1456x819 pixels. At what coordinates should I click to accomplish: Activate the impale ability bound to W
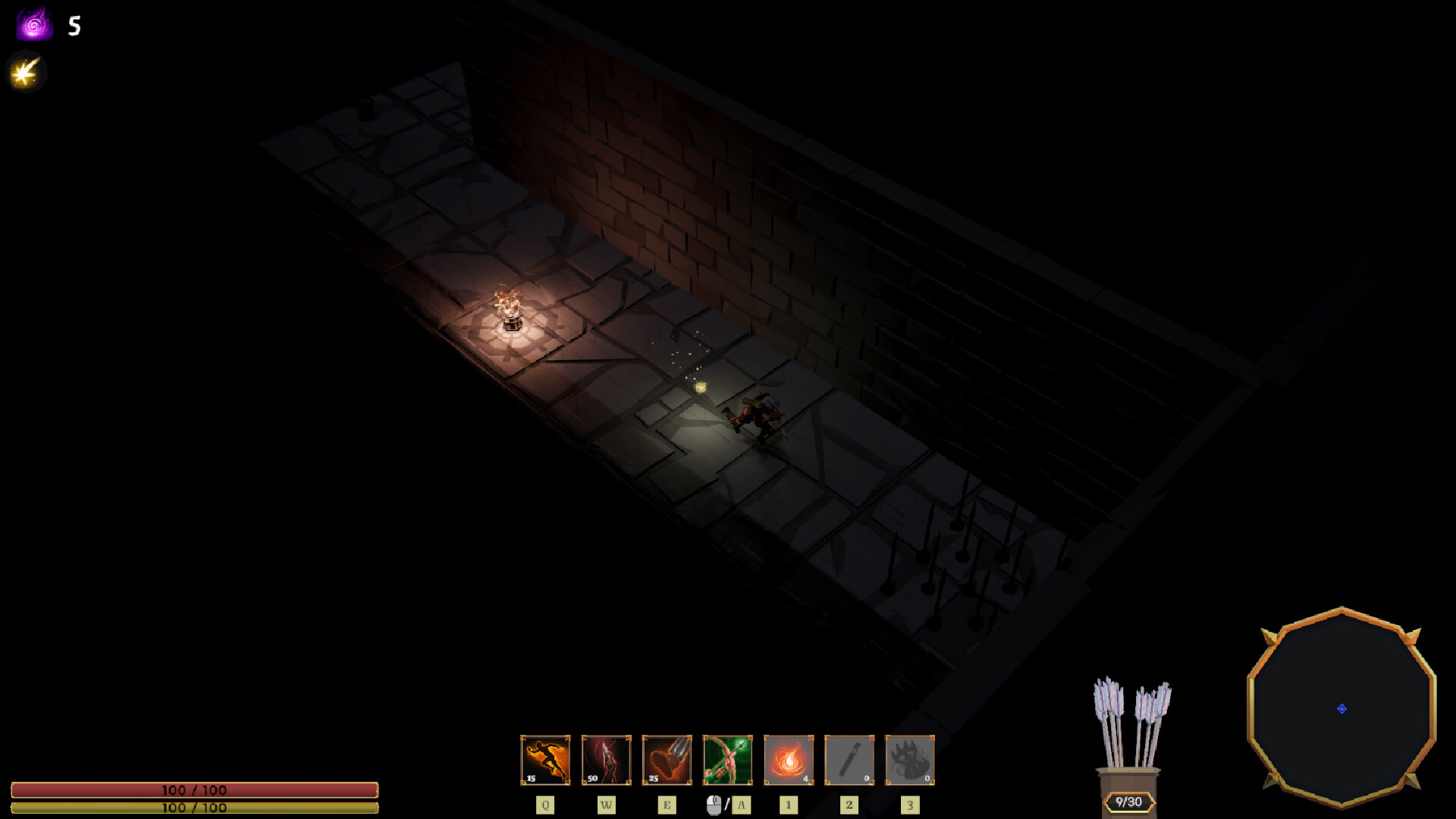tap(606, 758)
